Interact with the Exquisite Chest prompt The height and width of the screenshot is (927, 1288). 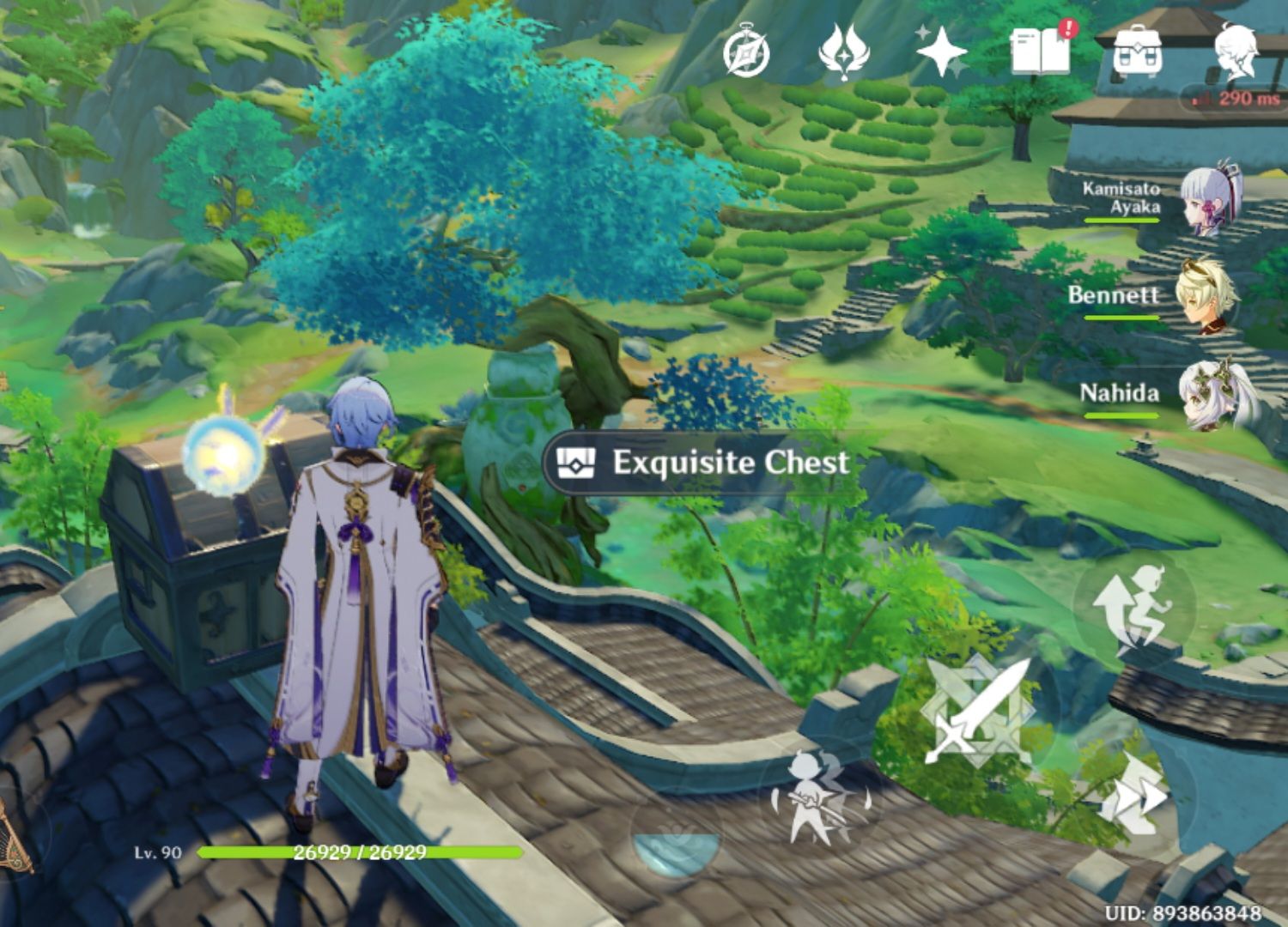click(696, 463)
